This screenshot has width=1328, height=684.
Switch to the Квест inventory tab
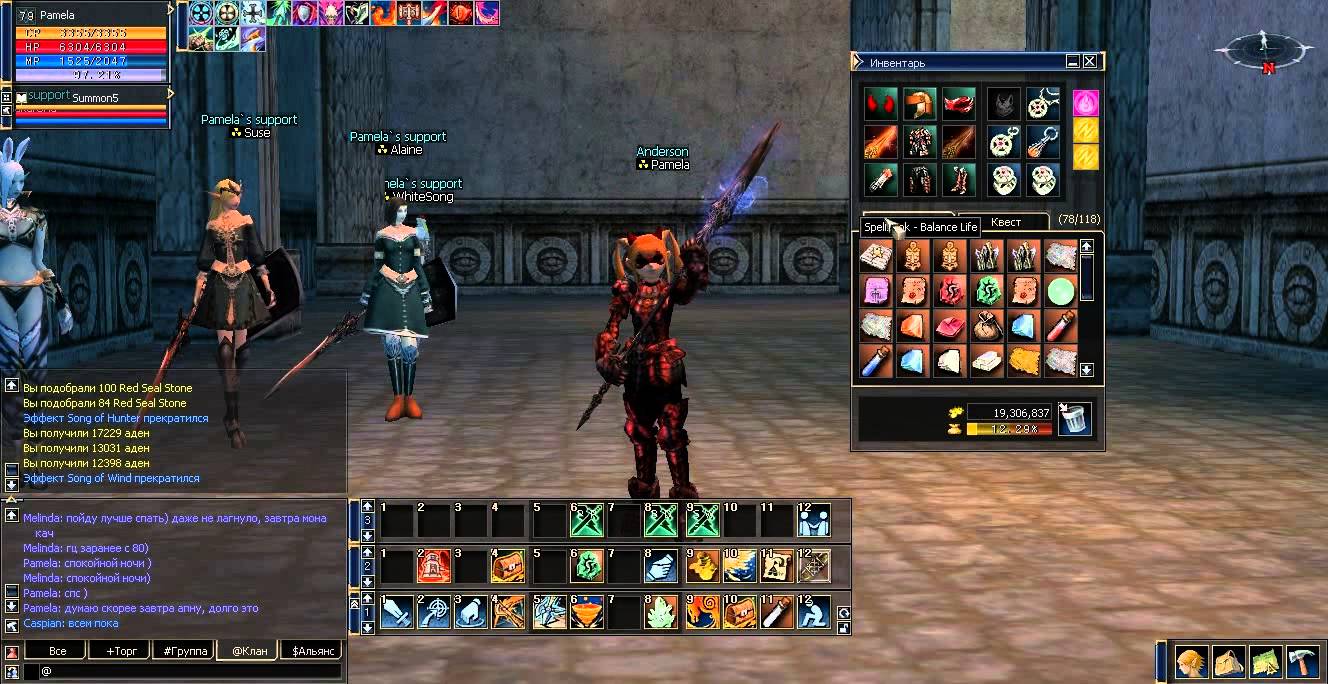[1006, 223]
